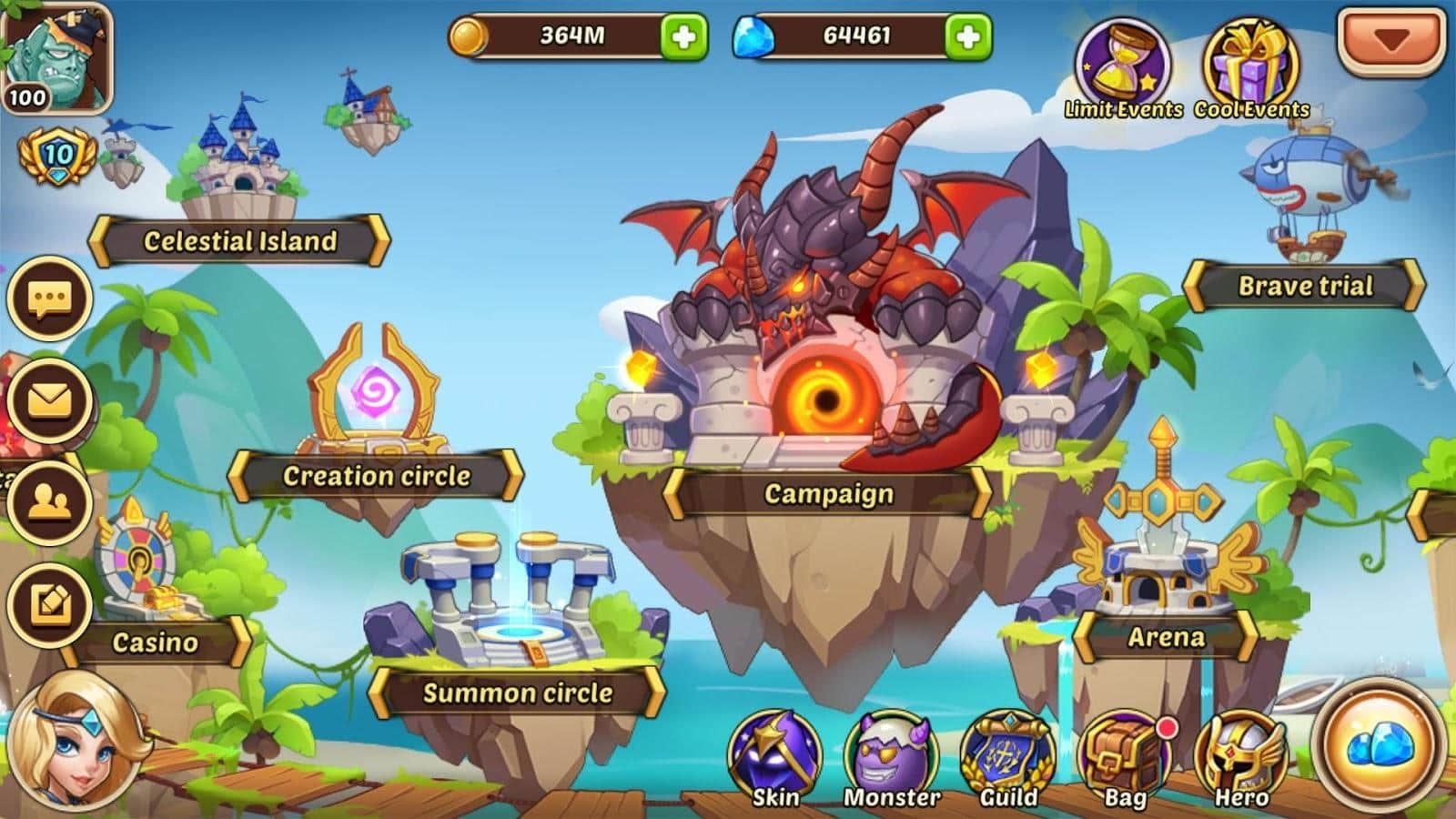
Task: Start the Campaign
Action: pos(828,493)
